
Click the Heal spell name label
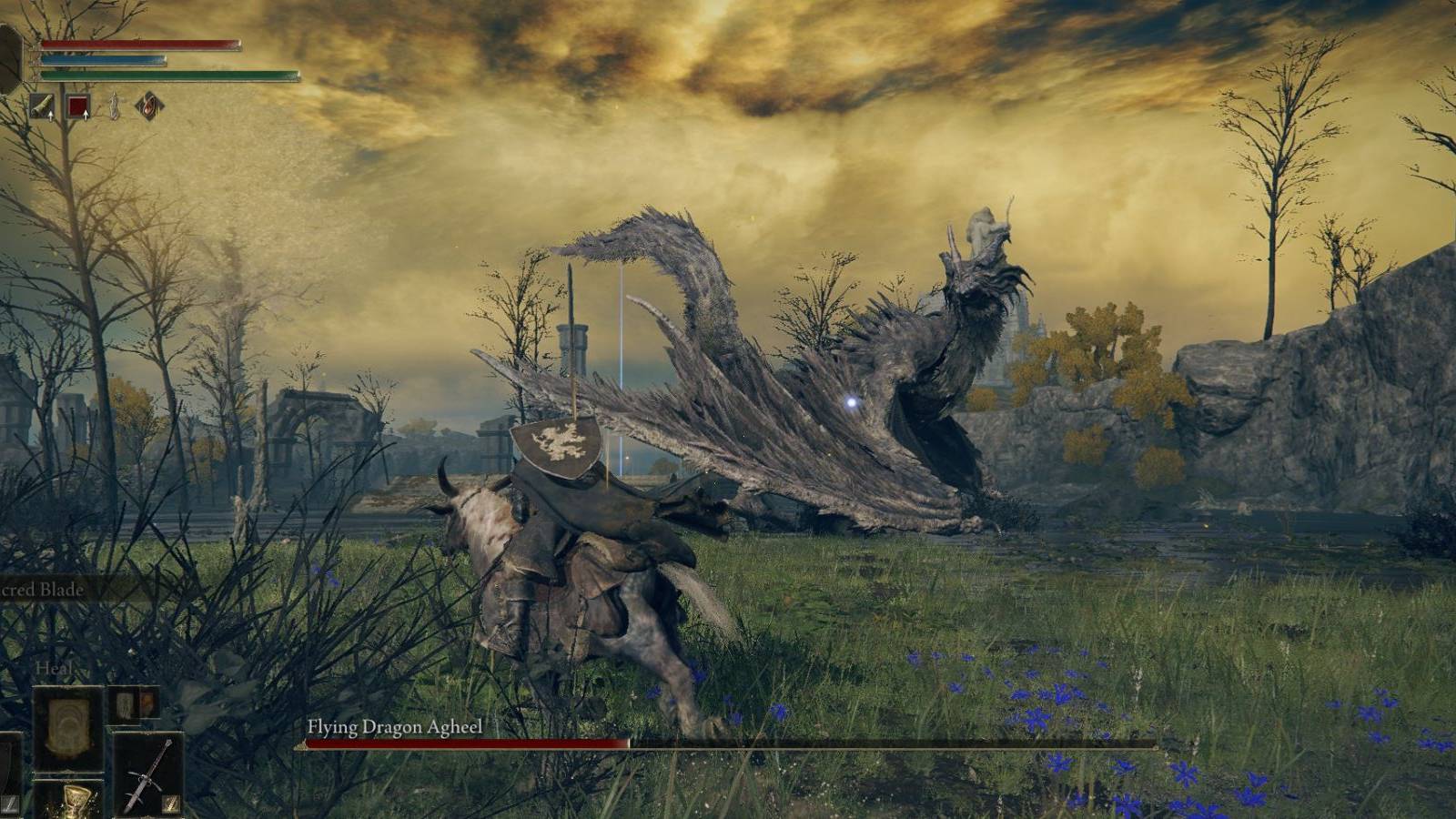point(53,669)
